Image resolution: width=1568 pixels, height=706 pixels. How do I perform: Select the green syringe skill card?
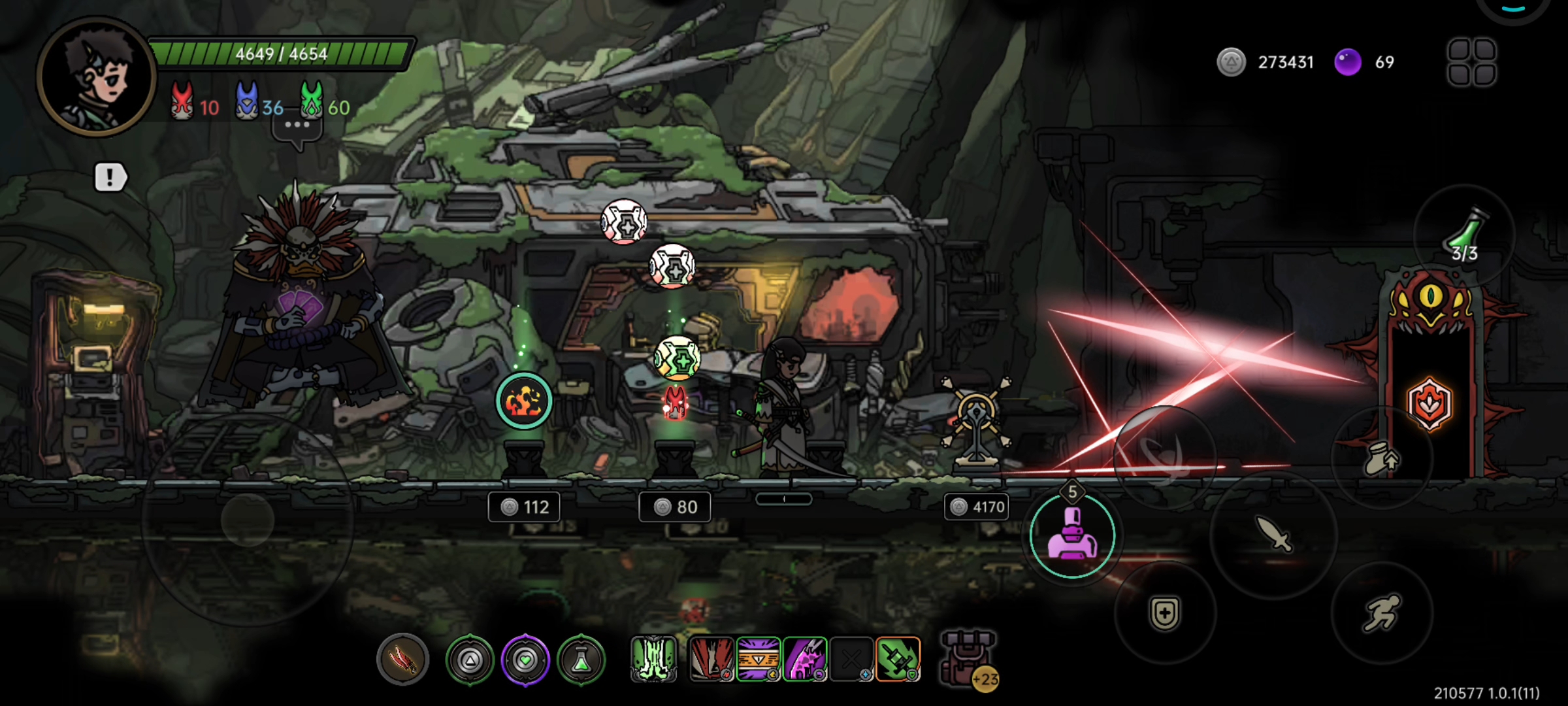click(898, 659)
